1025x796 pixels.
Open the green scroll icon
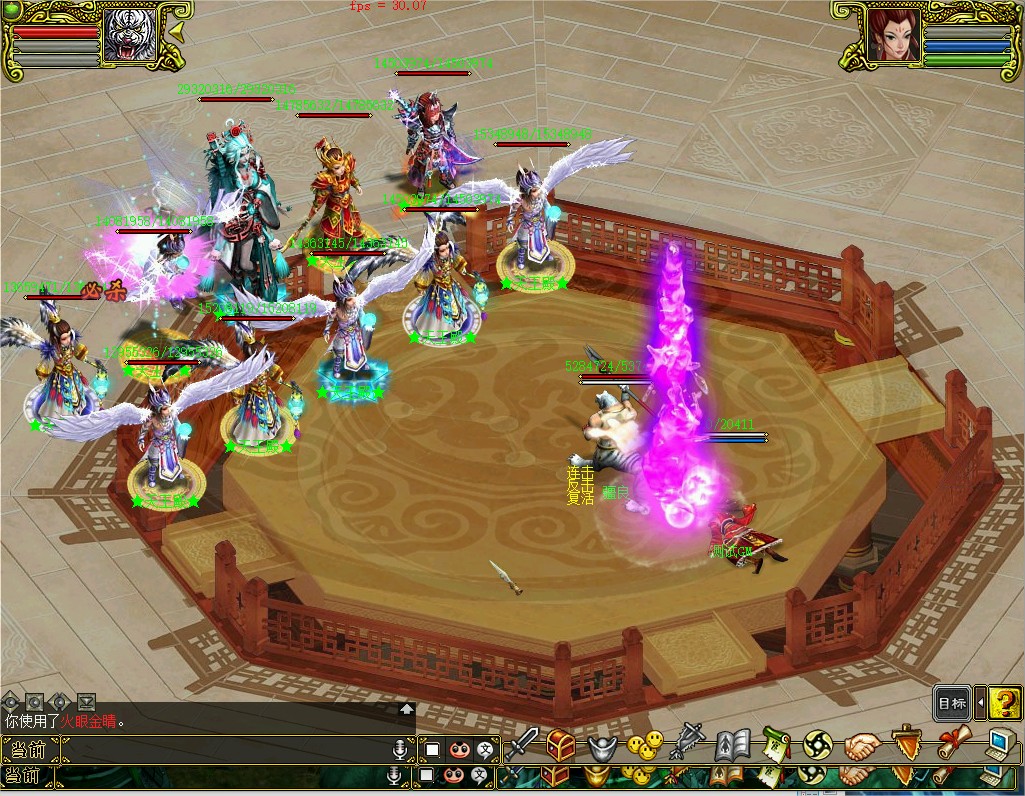click(x=776, y=745)
